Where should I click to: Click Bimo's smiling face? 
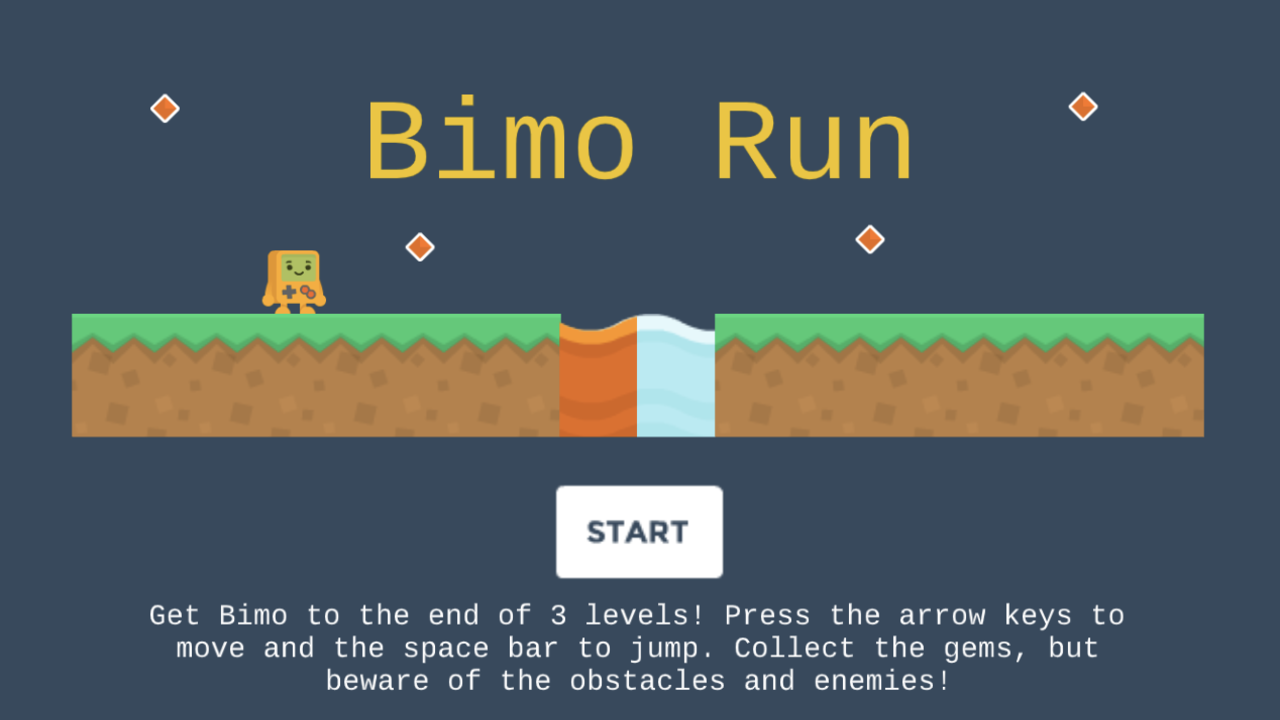click(297, 266)
